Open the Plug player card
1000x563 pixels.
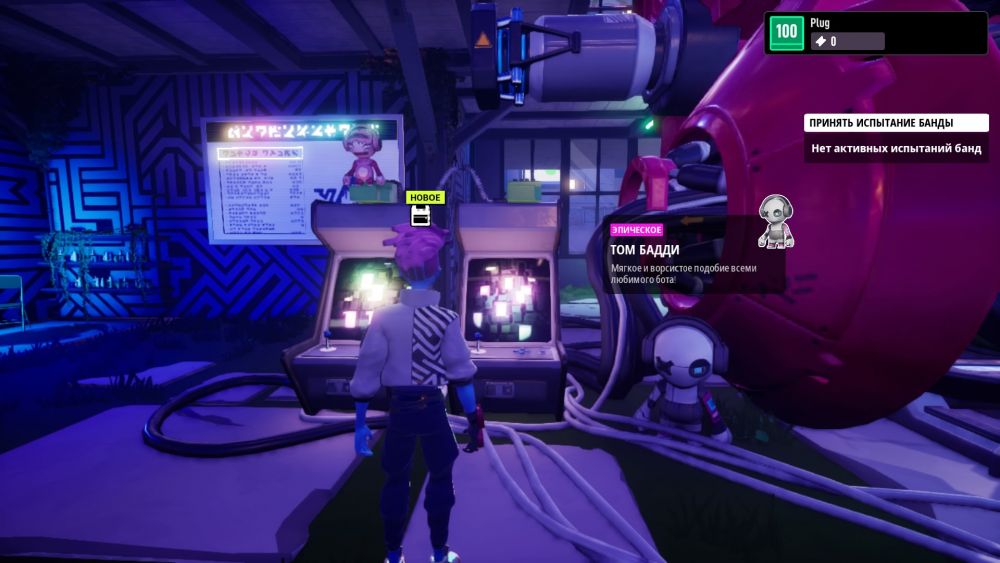(x=875, y=33)
